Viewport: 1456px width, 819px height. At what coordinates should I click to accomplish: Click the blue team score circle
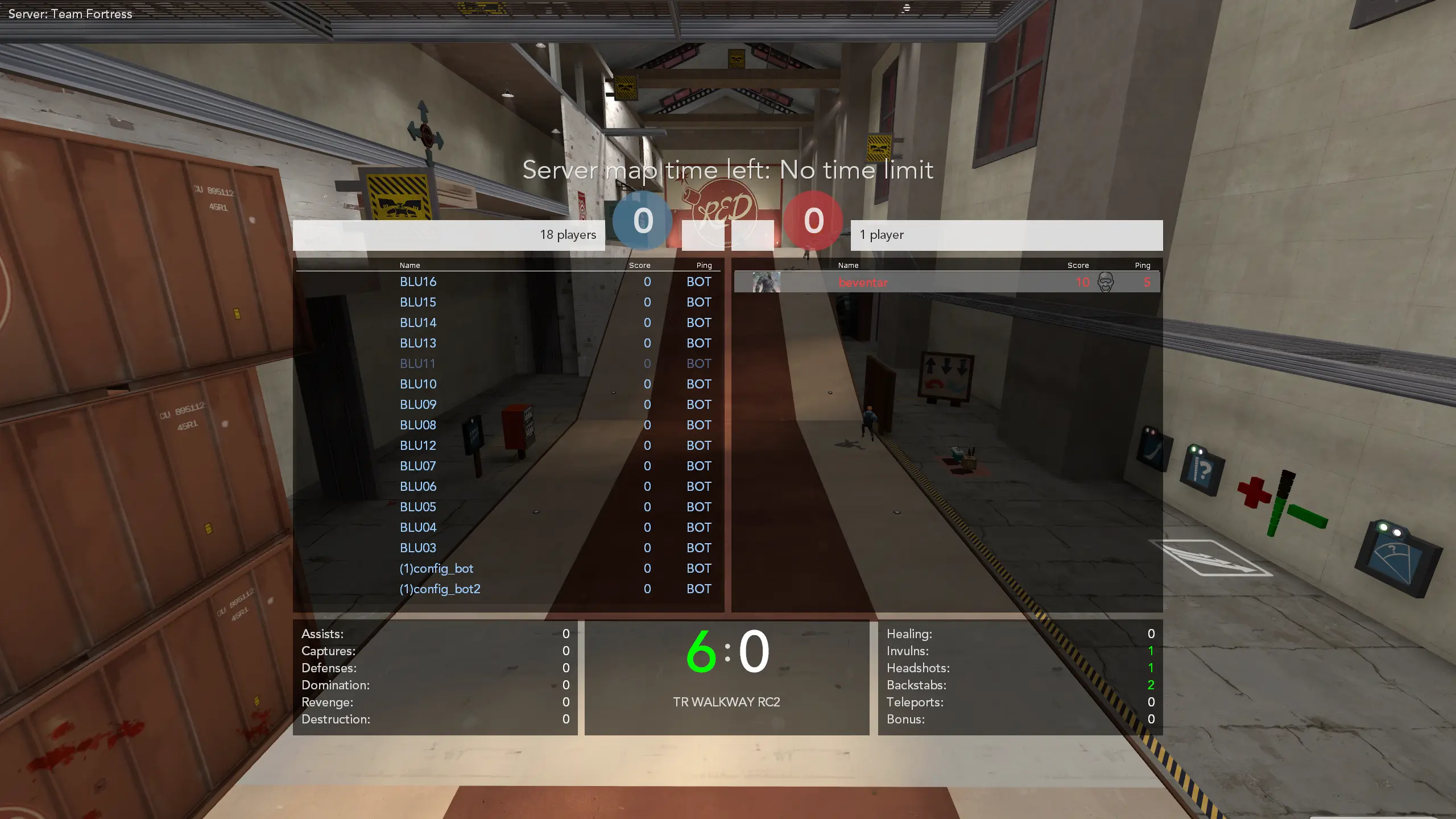643,222
